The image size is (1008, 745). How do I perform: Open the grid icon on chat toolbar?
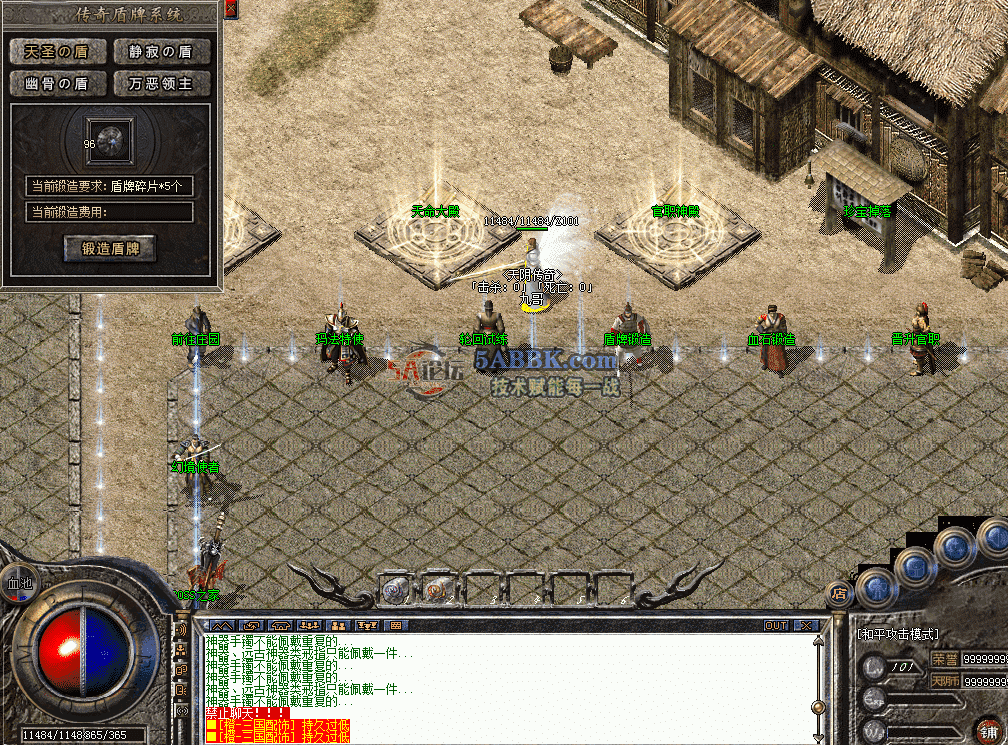396,625
